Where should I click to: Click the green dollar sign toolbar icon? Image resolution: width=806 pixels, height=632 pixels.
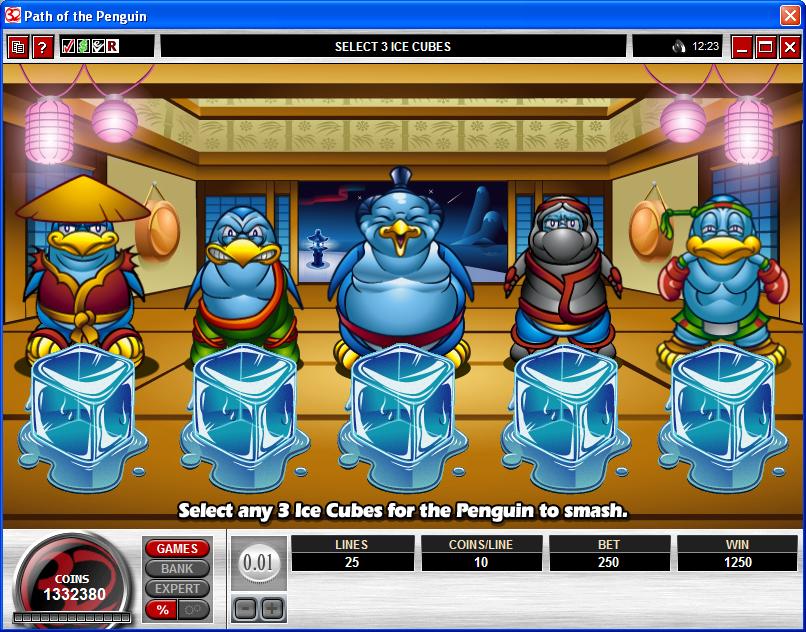pyautogui.click(x=83, y=46)
